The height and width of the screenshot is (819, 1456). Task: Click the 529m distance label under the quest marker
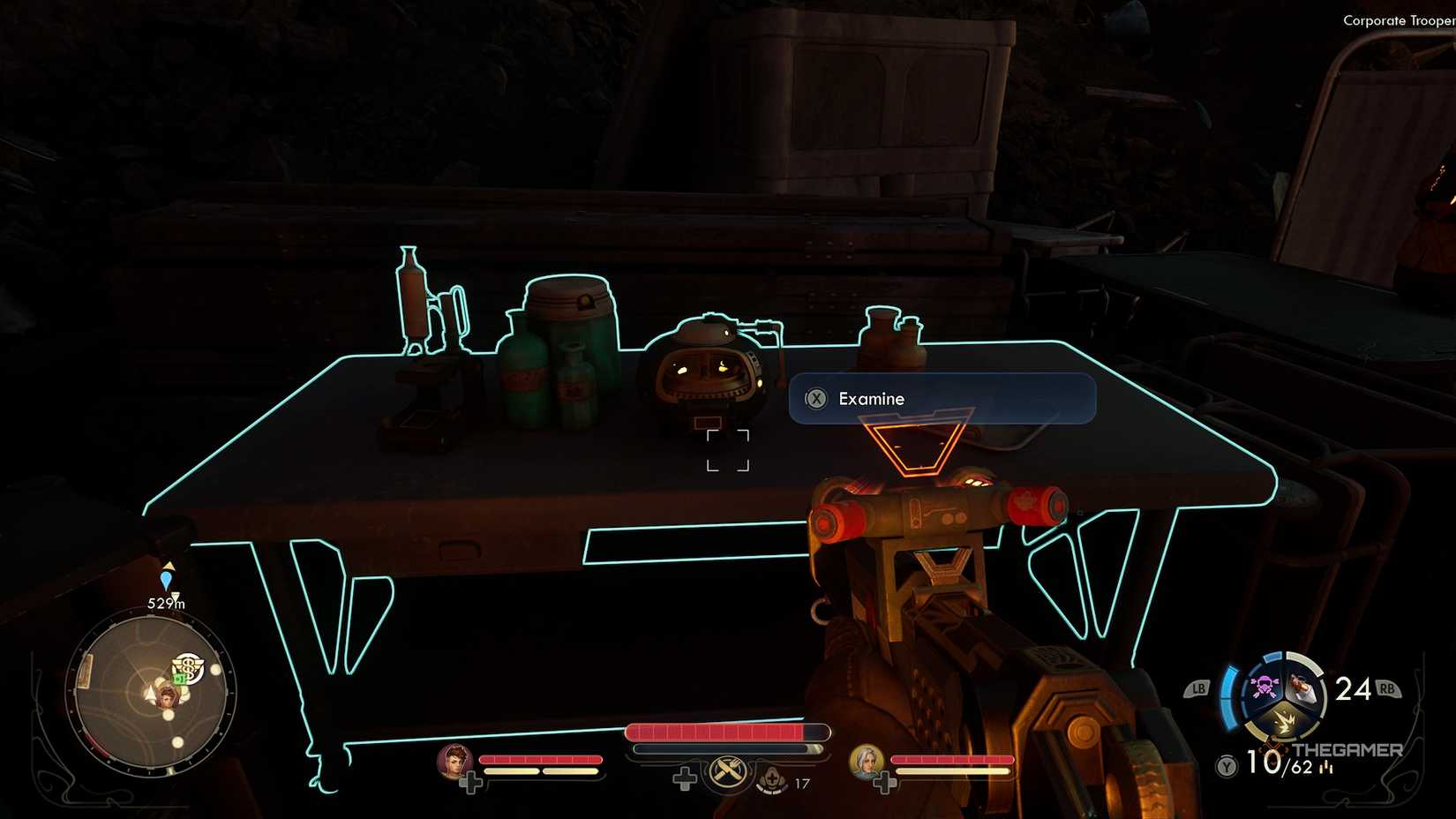coord(167,602)
